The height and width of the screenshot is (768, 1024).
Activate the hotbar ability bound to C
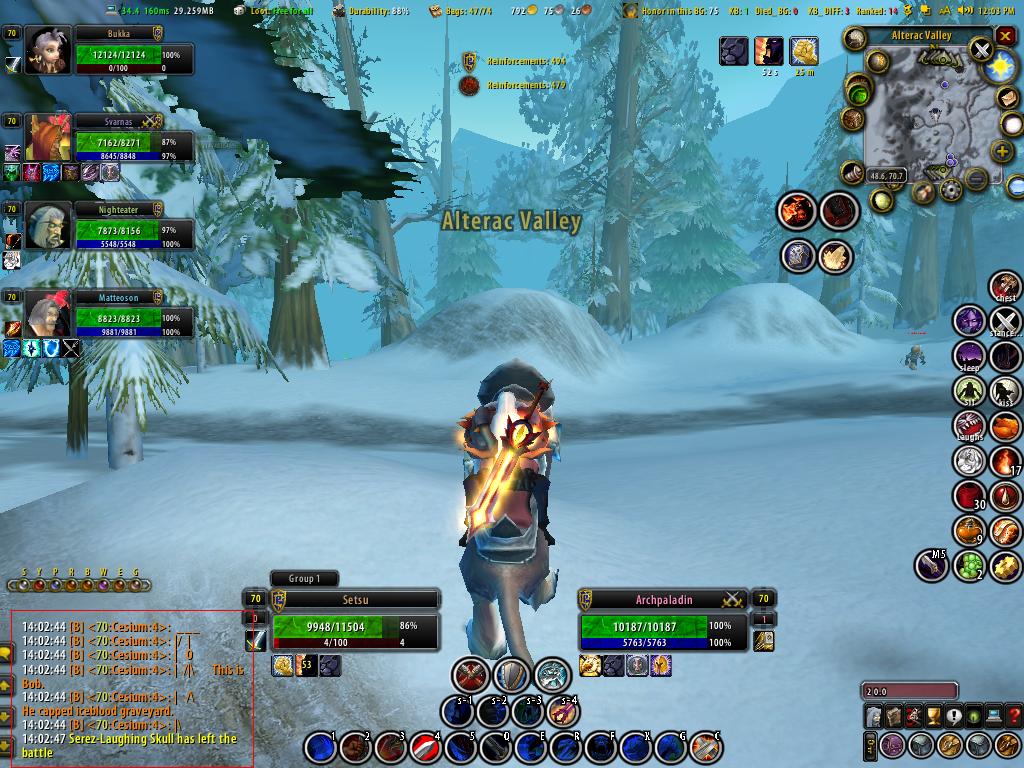(706, 746)
